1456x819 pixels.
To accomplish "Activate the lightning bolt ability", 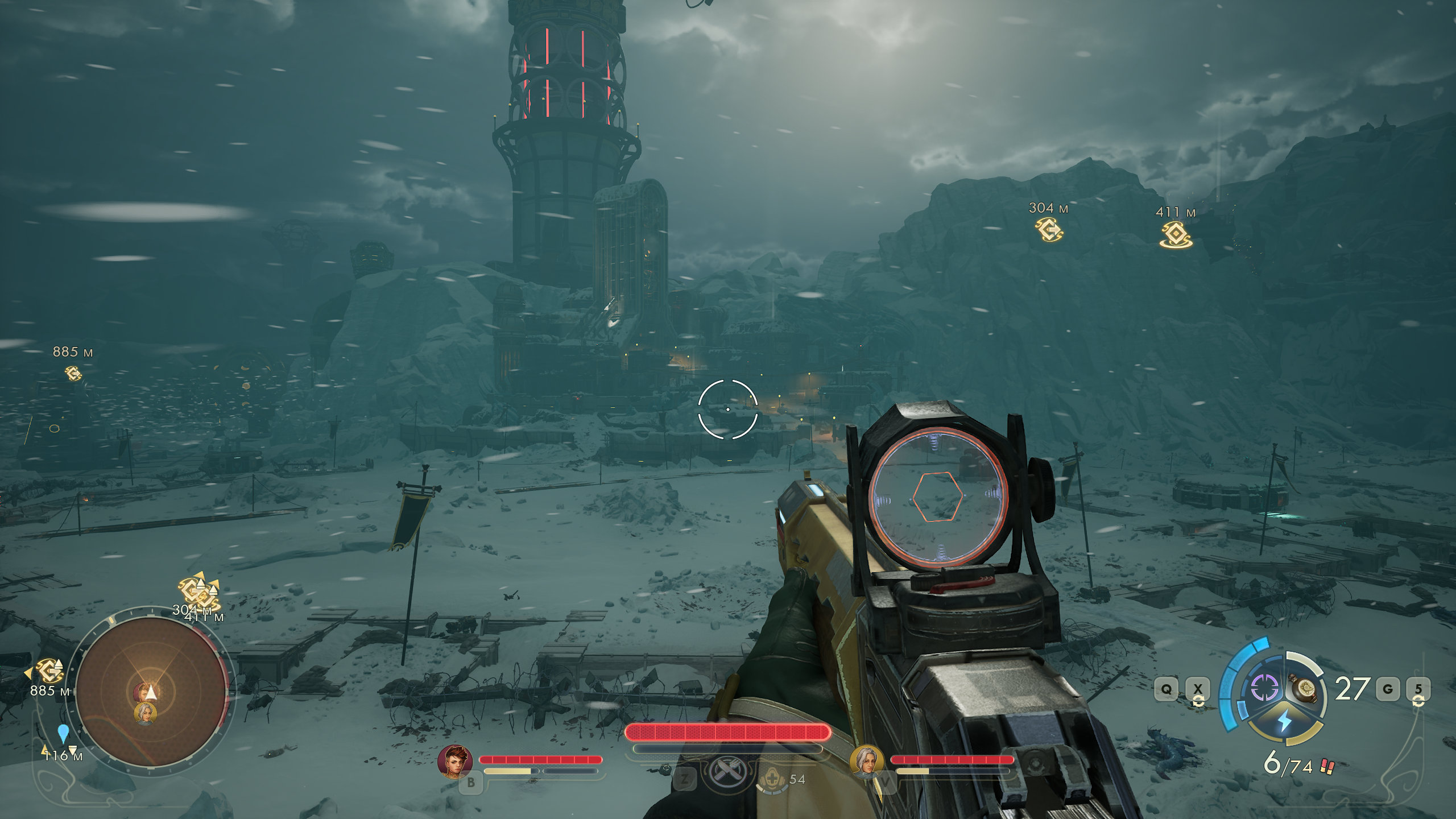I will click(x=1285, y=721).
